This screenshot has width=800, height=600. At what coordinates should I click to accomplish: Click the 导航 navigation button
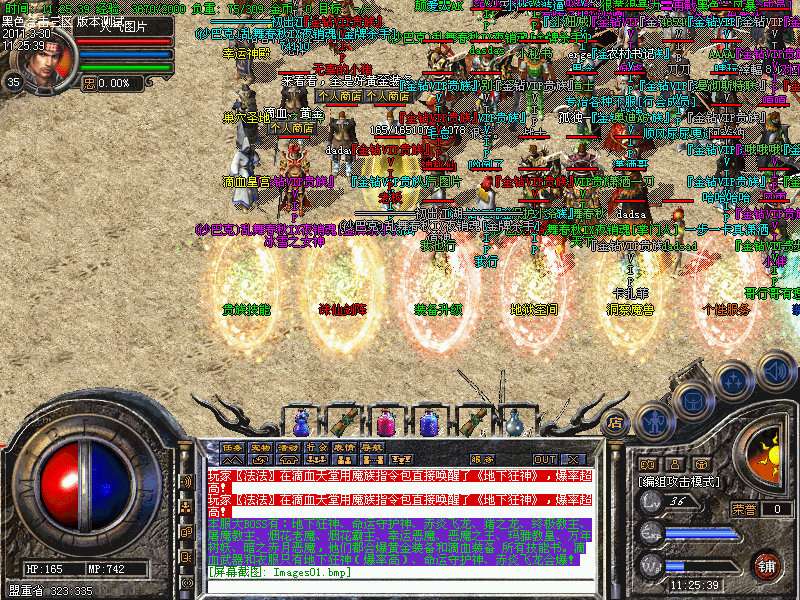point(372,447)
